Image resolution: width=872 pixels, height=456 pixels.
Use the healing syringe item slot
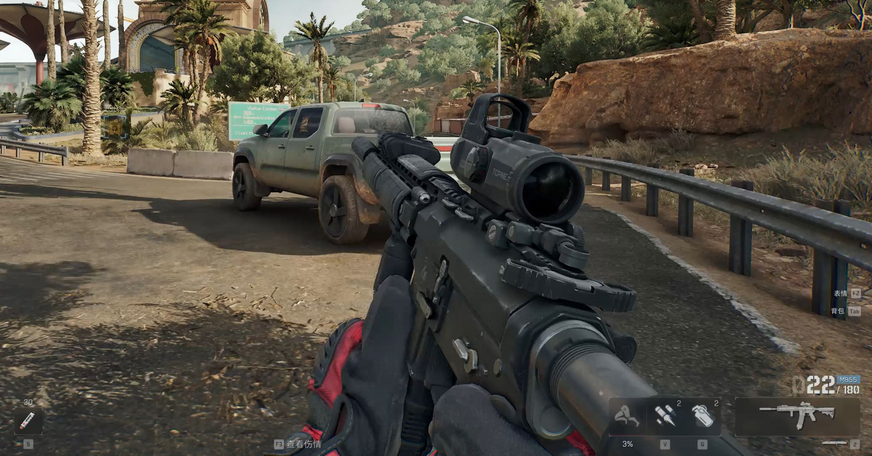pos(27,421)
